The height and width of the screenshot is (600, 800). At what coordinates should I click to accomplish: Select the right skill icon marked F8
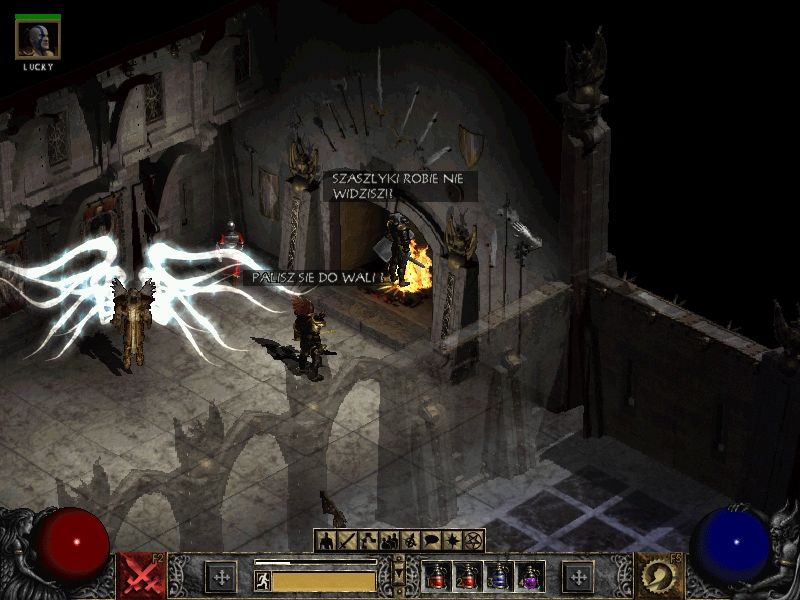tap(659, 576)
